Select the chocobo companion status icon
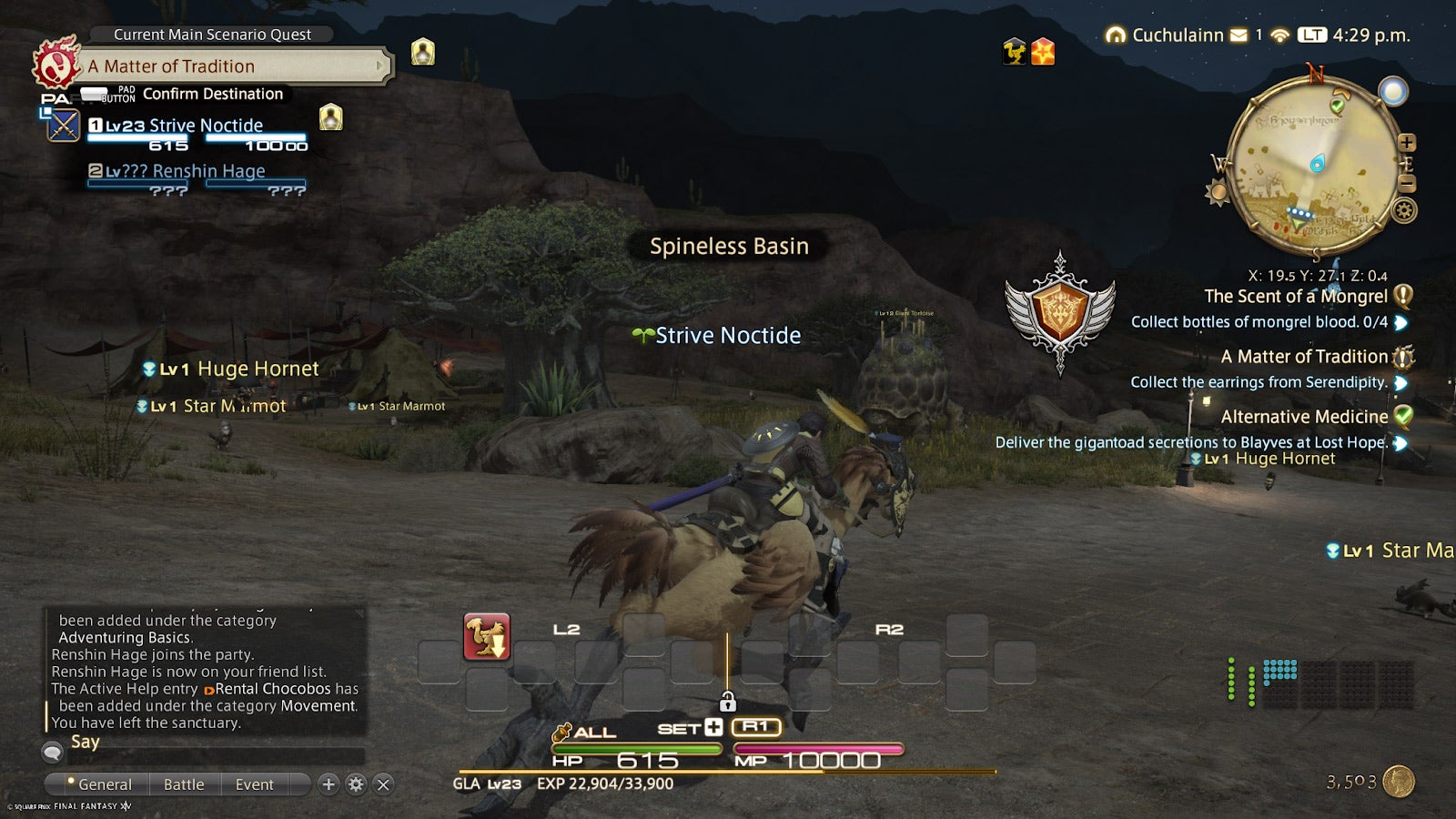Image resolution: width=1456 pixels, height=819 pixels. pyautogui.click(x=1013, y=51)
